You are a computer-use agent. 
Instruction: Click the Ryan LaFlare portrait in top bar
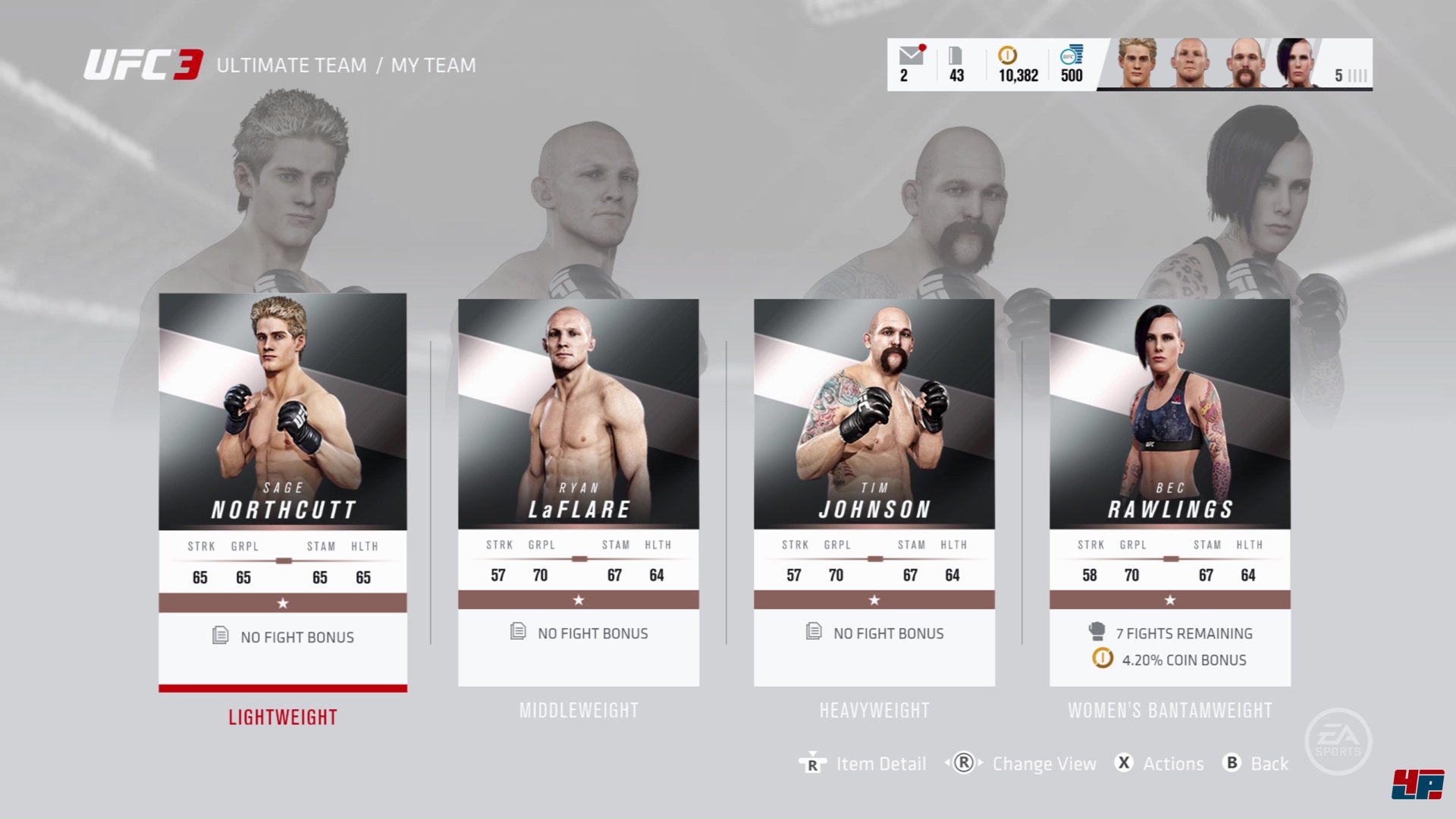1190,64
